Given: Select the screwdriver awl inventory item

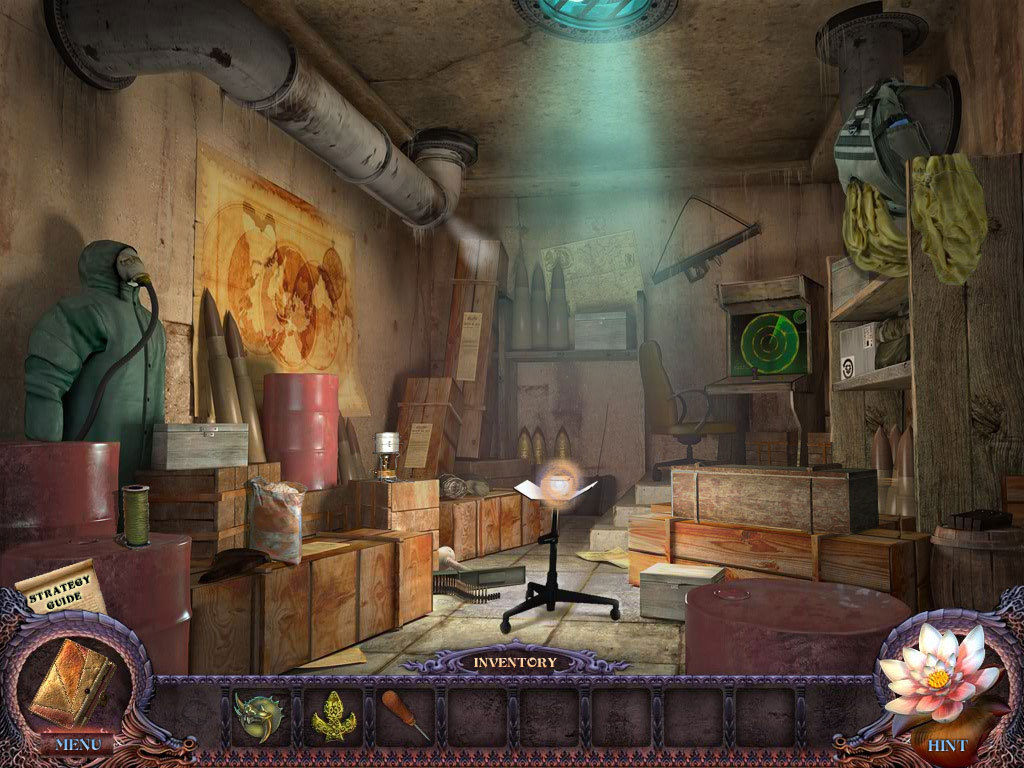Looking at the screenshot, I should click(x=405, y=715).
